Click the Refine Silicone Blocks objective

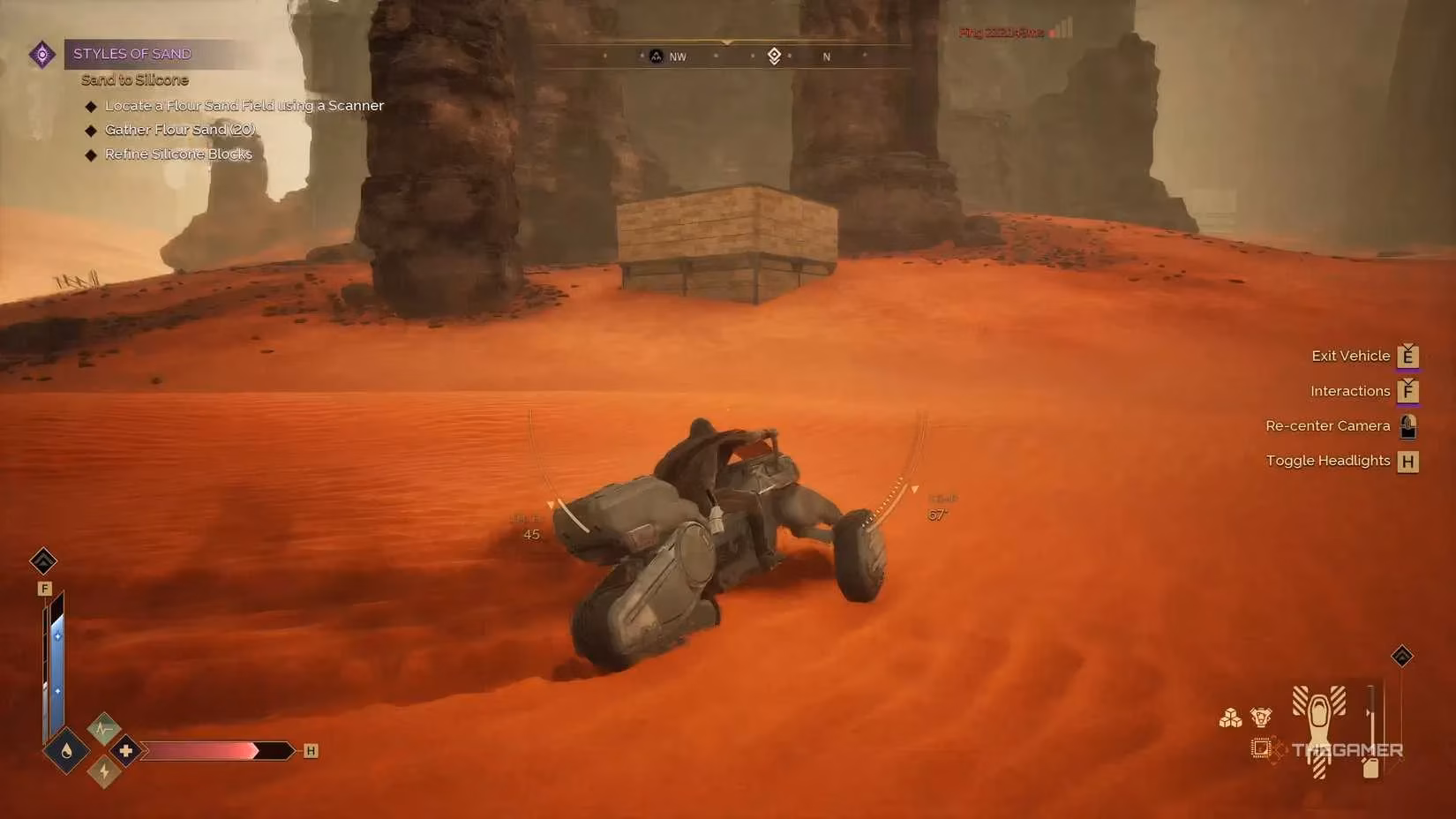pyautogui.click(x=177, y=154)
